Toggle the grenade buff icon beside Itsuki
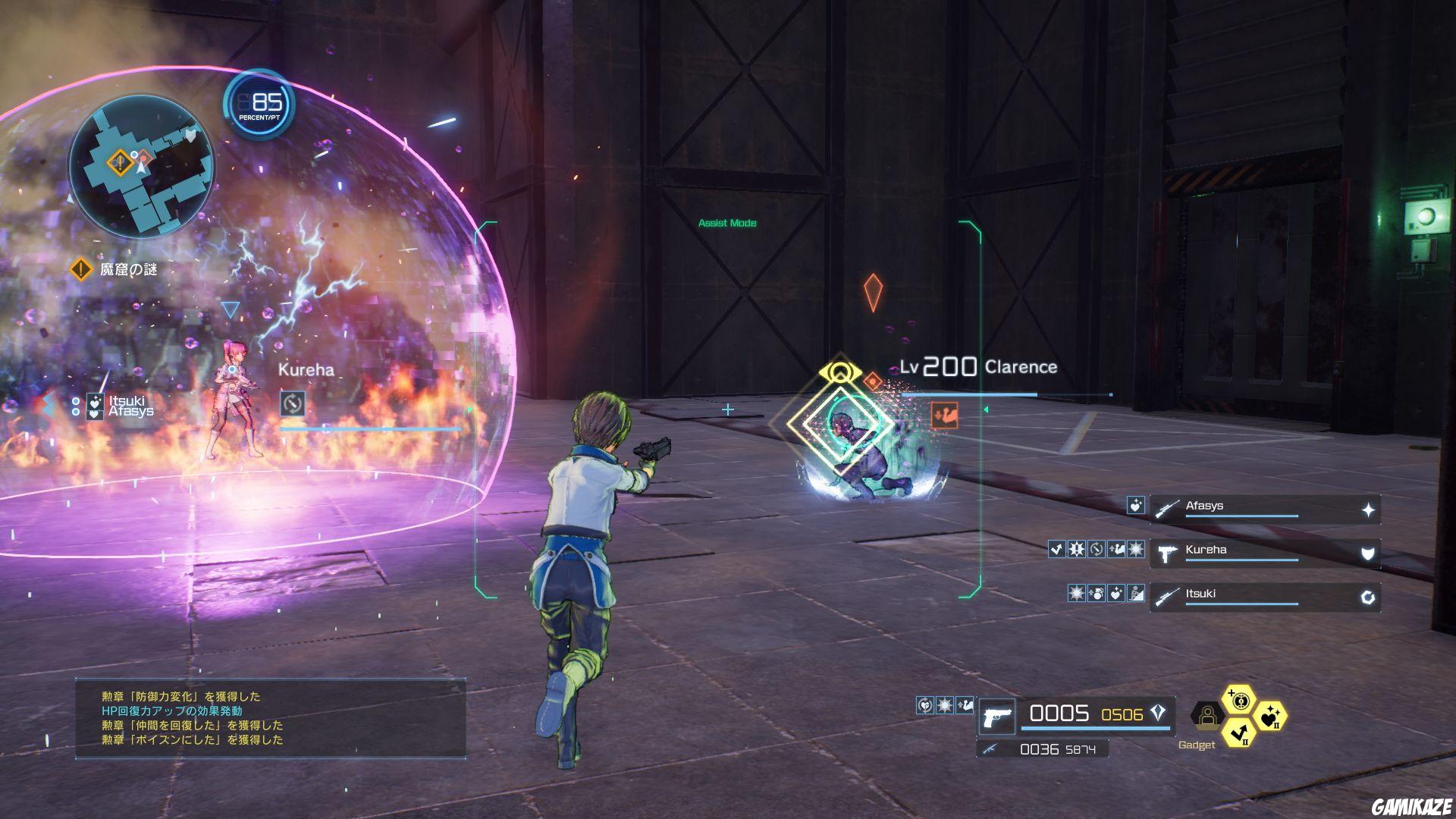Image resolution: width=1456 pixels, height=819 pixels. pyautogui.click(x=1097, y=594)
